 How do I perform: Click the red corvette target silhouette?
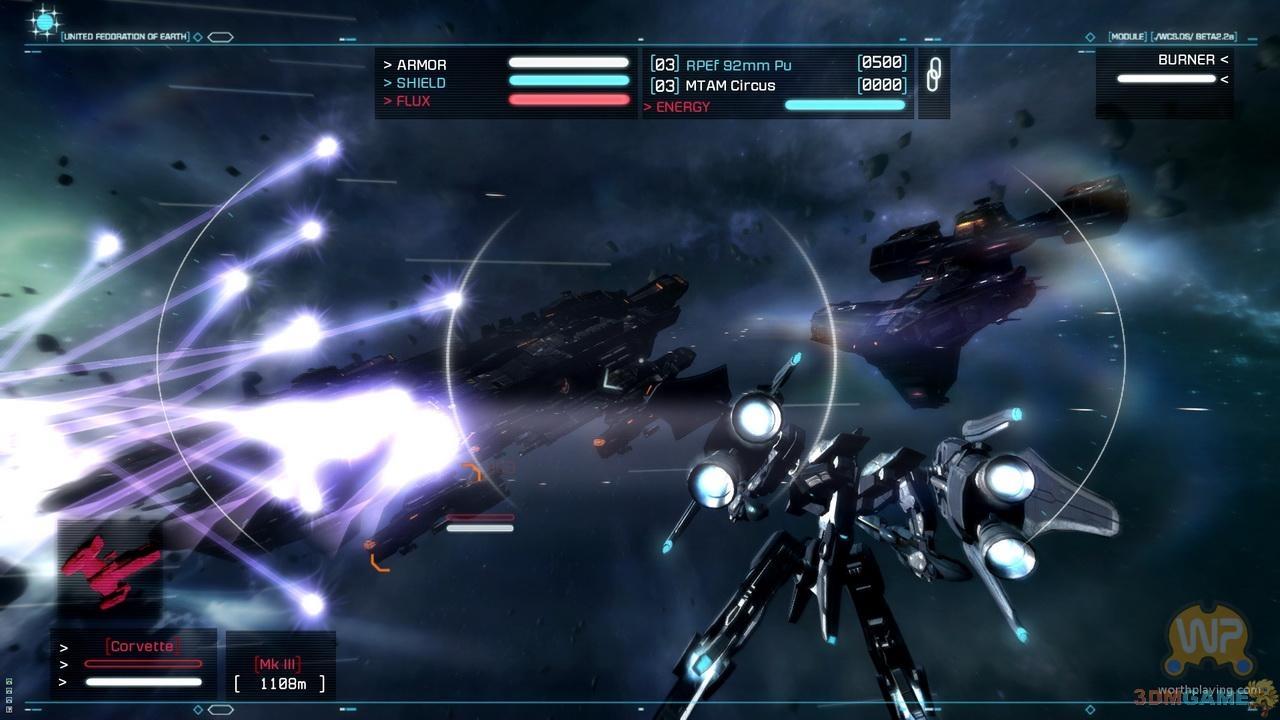pos(113,566)
